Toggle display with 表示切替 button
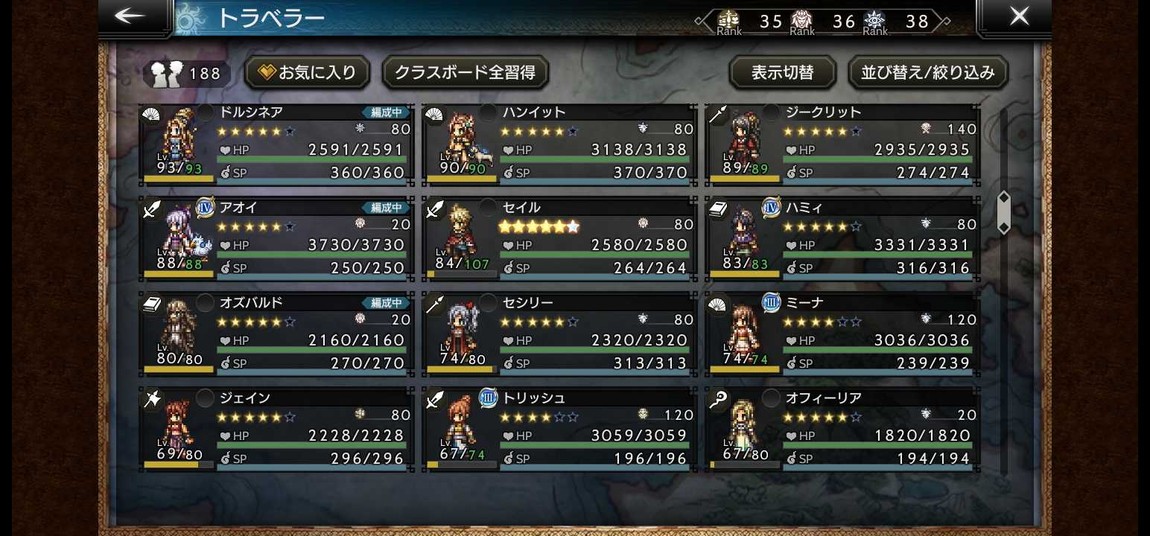1150x536 pixels. click(x=782, y=73)
